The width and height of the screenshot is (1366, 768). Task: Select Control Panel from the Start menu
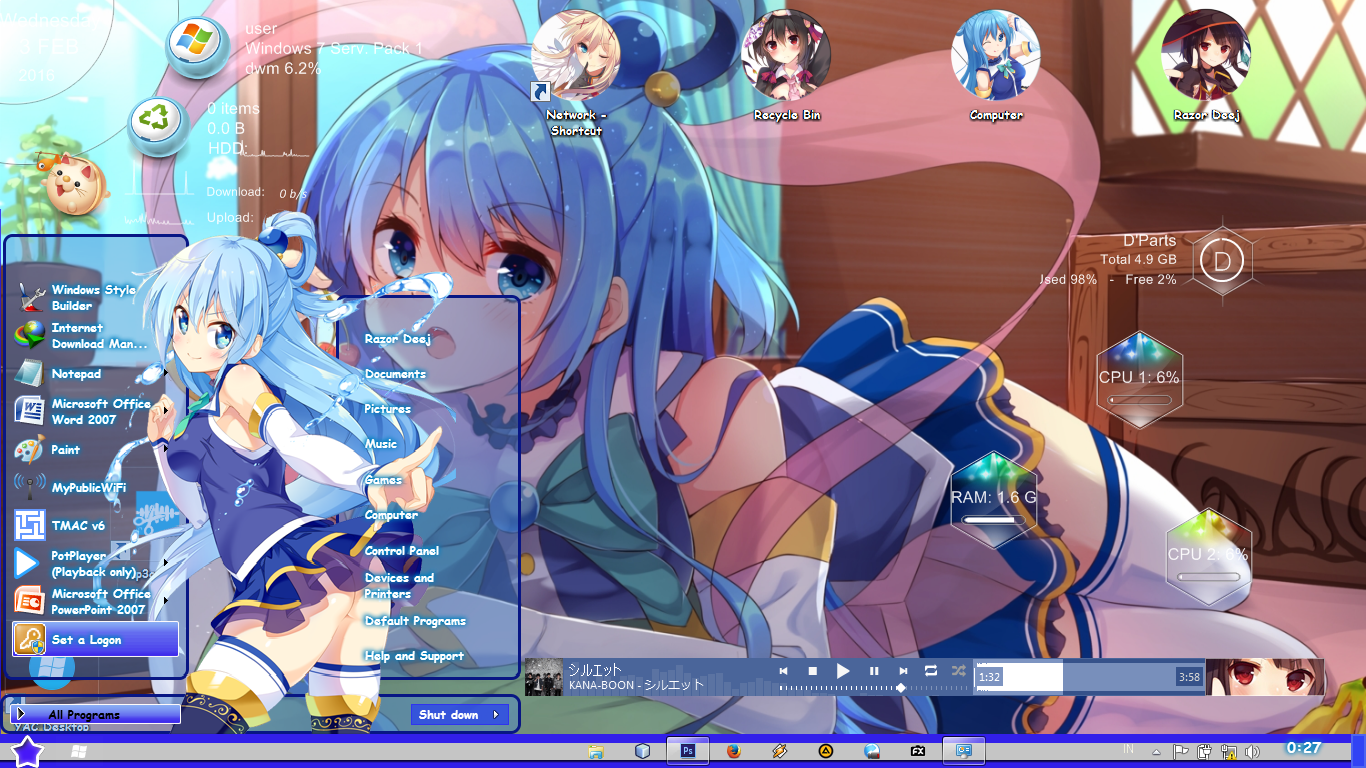pyautogui.click(x=400, y=550)
